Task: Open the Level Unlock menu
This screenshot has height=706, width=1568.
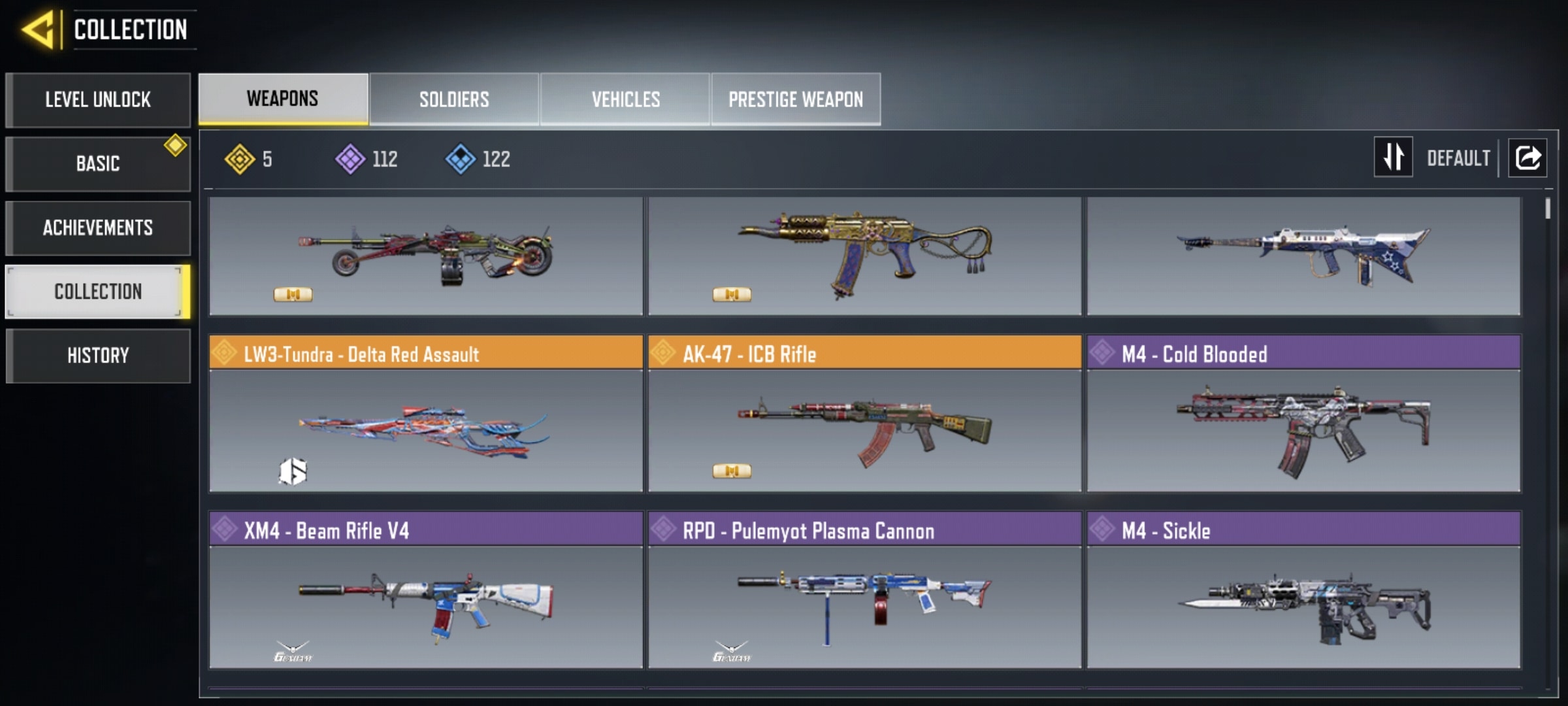Action: [x=98, y=100]
